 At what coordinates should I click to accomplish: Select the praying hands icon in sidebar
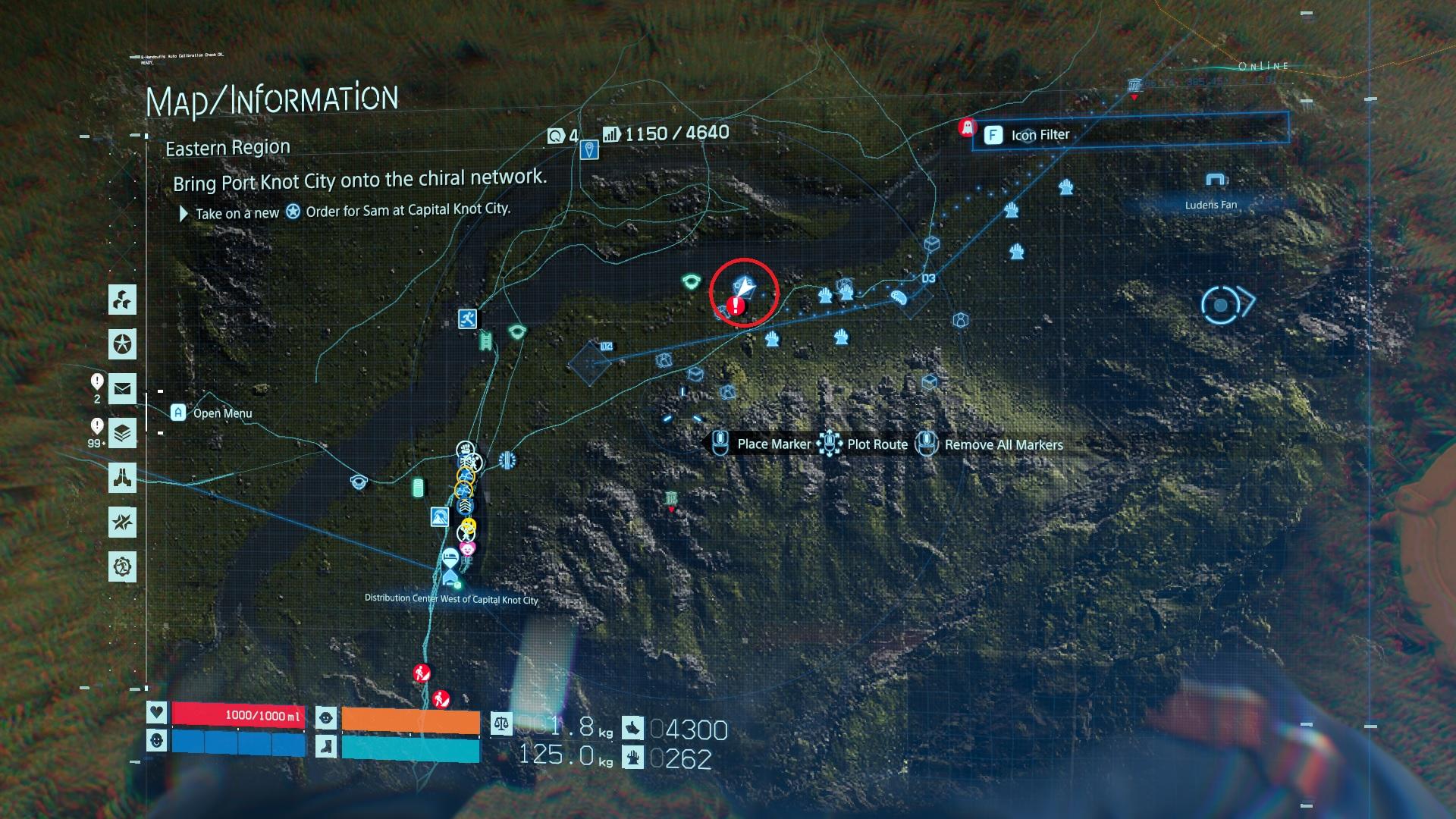pos(122,478)
